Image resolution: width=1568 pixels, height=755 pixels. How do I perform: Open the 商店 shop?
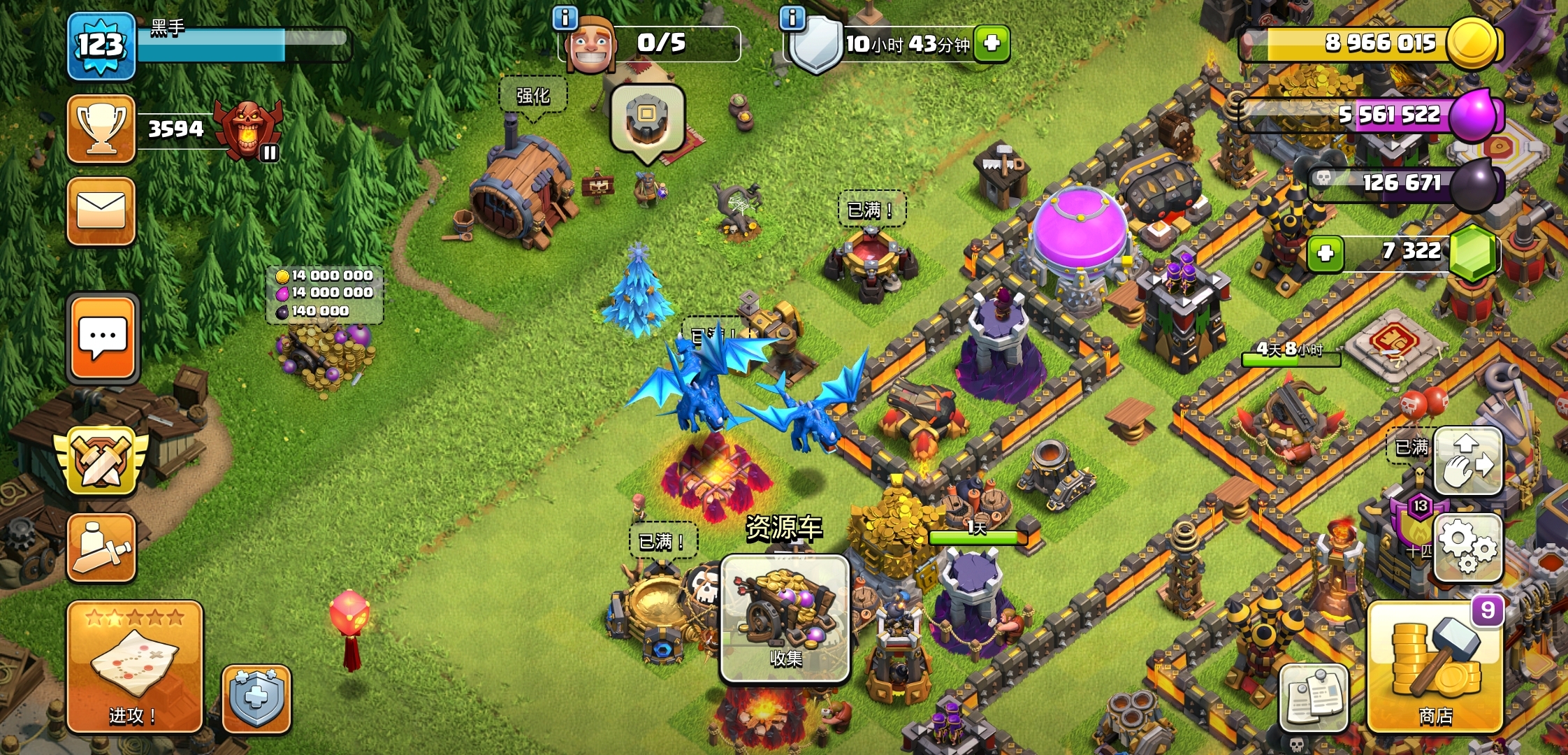[1435, 667]
